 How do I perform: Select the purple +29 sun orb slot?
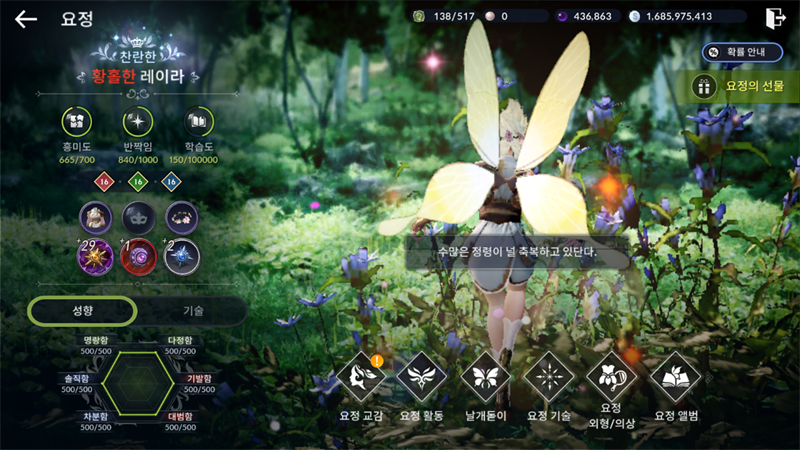(97, 256)
